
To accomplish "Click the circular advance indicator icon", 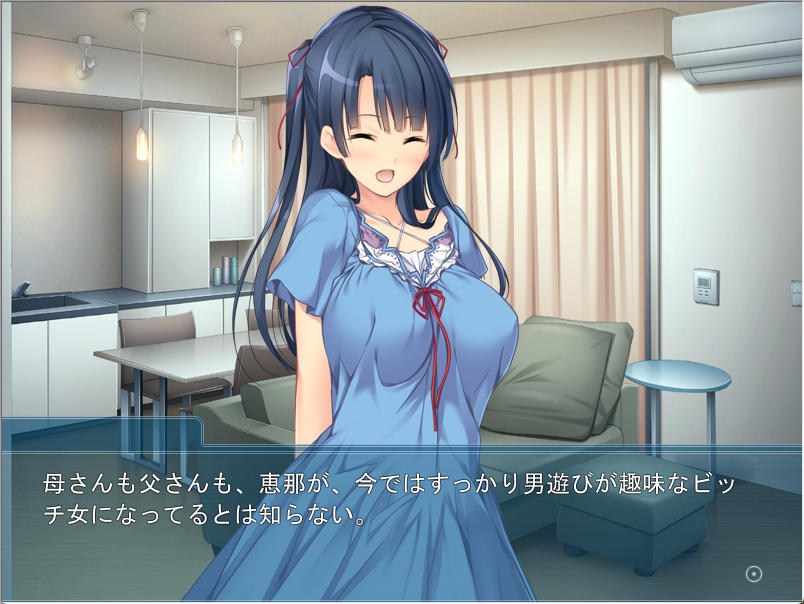I will point(754,573).
